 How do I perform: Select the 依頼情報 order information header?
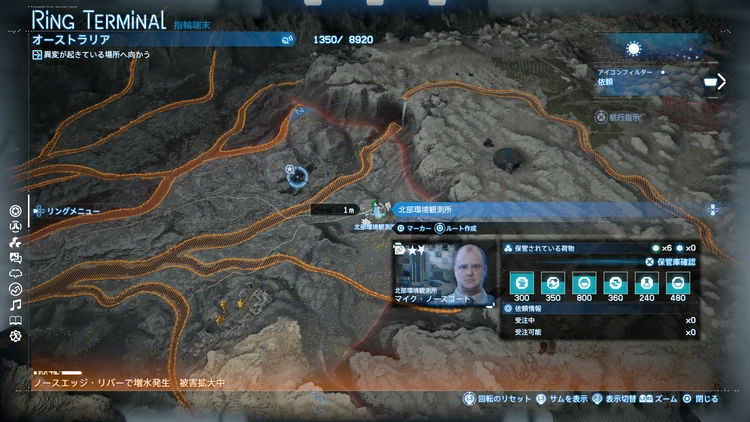tap(530, 308)
